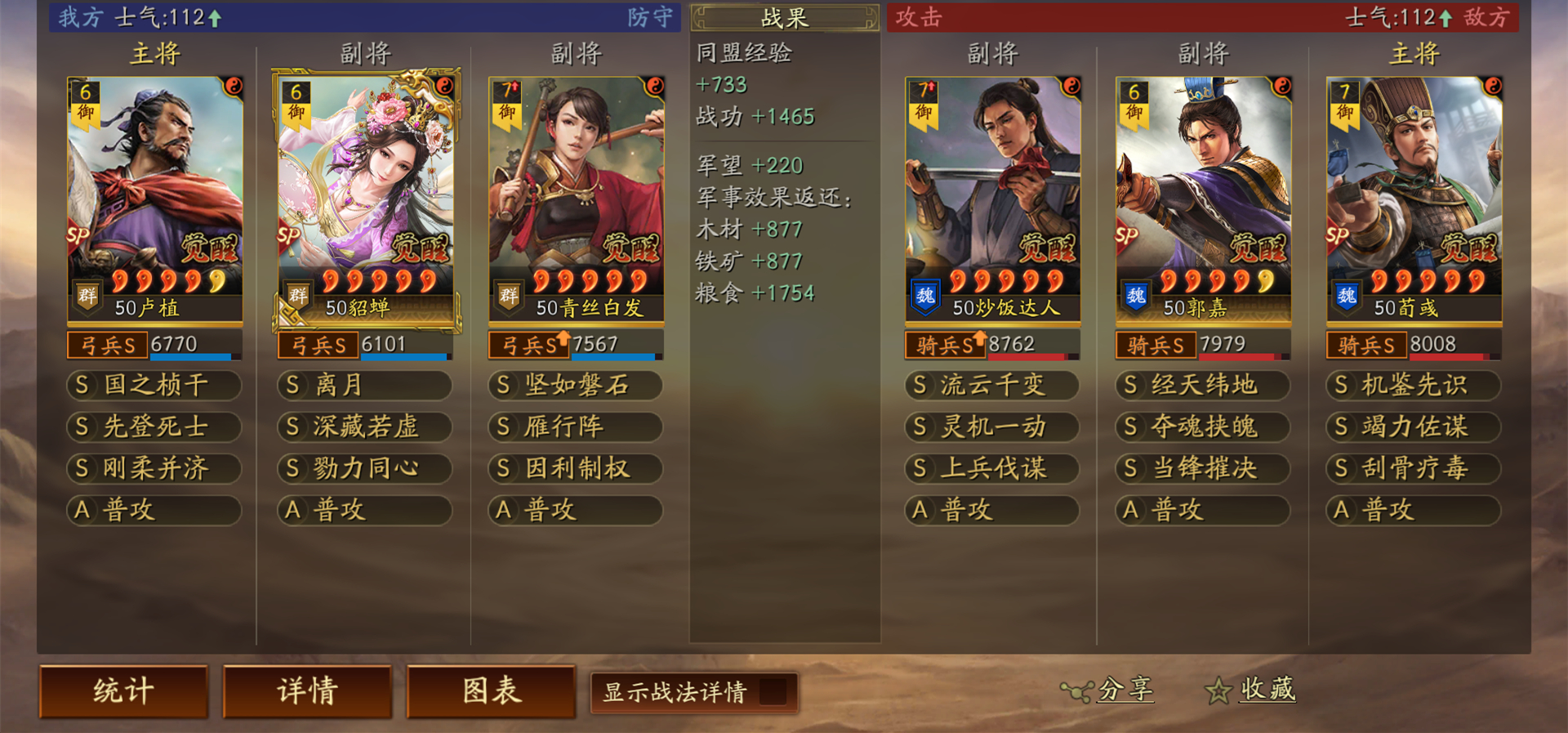This screenshot has width=1568, height=733.
Task: Expand the A skill 普攻 under 貂蝉
Action: pyautogui.click(x=363, y=510)
